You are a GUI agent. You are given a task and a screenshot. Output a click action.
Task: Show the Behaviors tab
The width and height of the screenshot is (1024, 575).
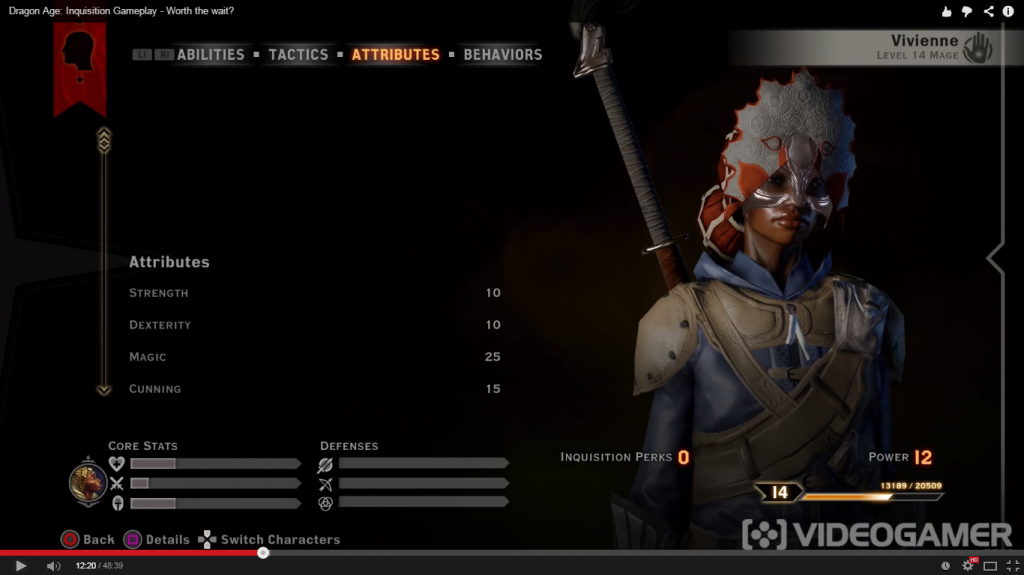[502, 55]
